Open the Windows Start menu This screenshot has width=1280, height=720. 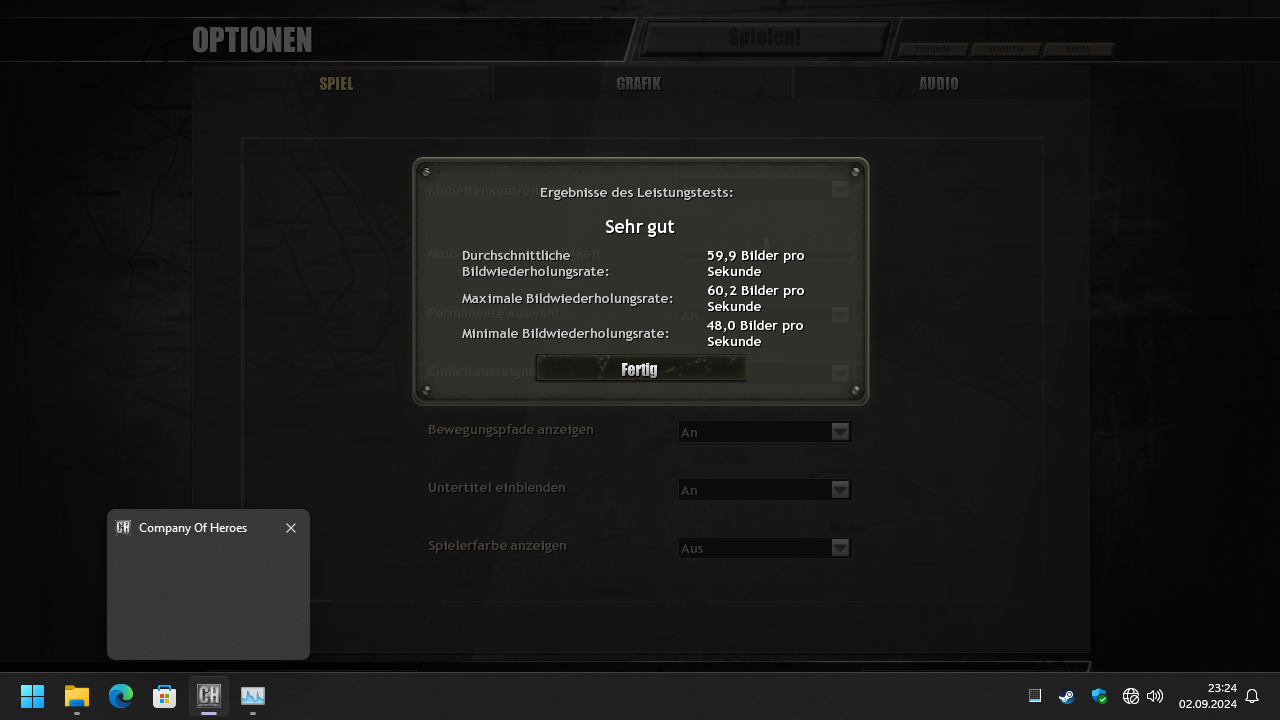[x=32, y=696]
